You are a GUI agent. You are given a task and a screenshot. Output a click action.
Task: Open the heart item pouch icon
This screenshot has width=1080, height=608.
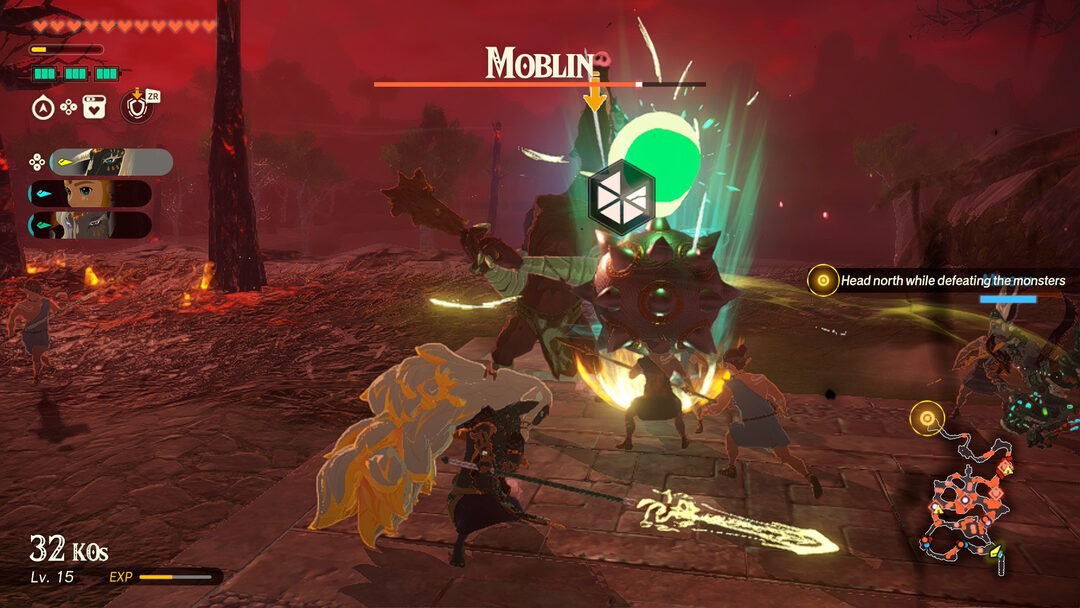(95, 107)
